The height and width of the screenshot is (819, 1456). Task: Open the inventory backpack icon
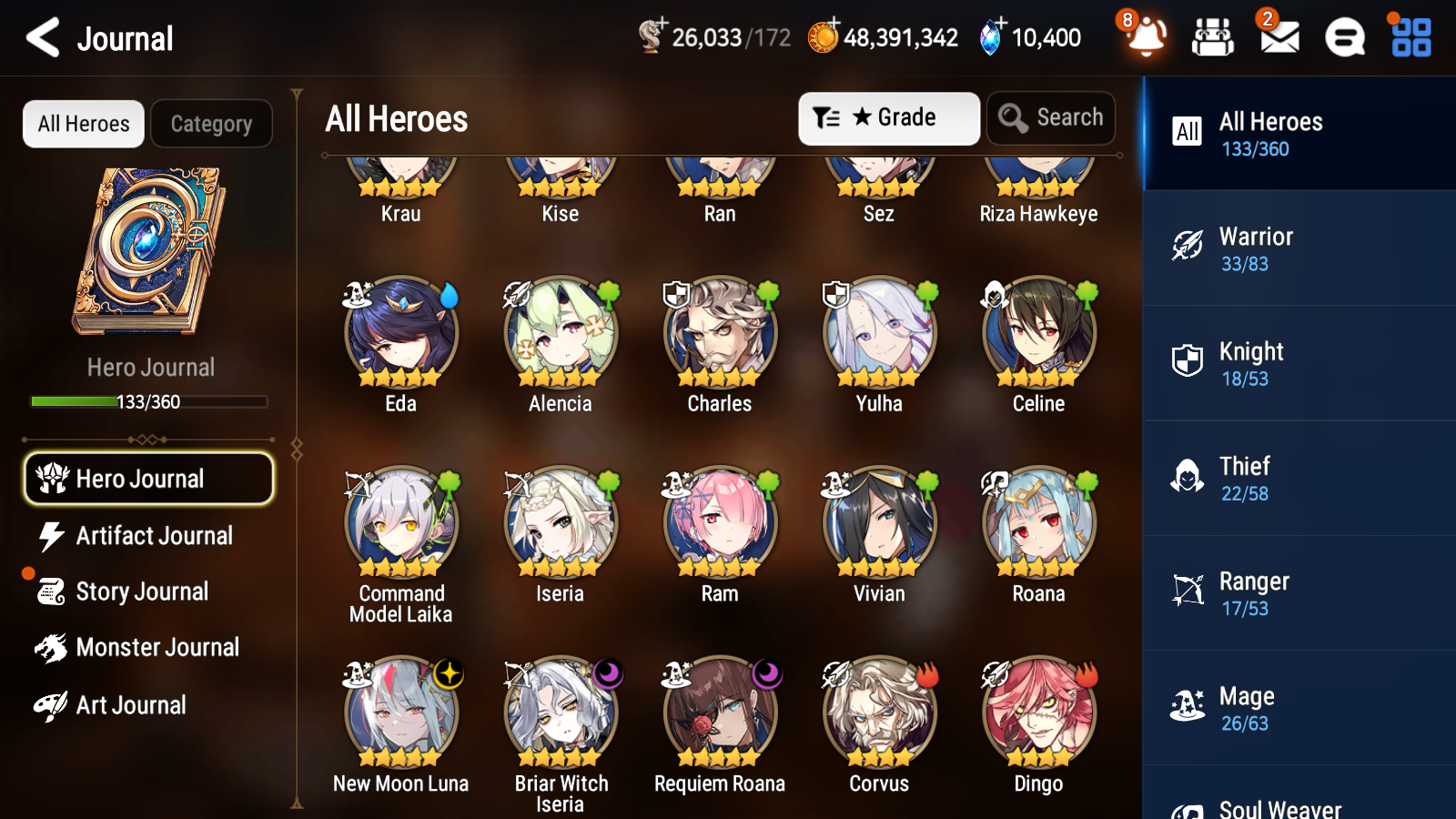pos(1213,37)
